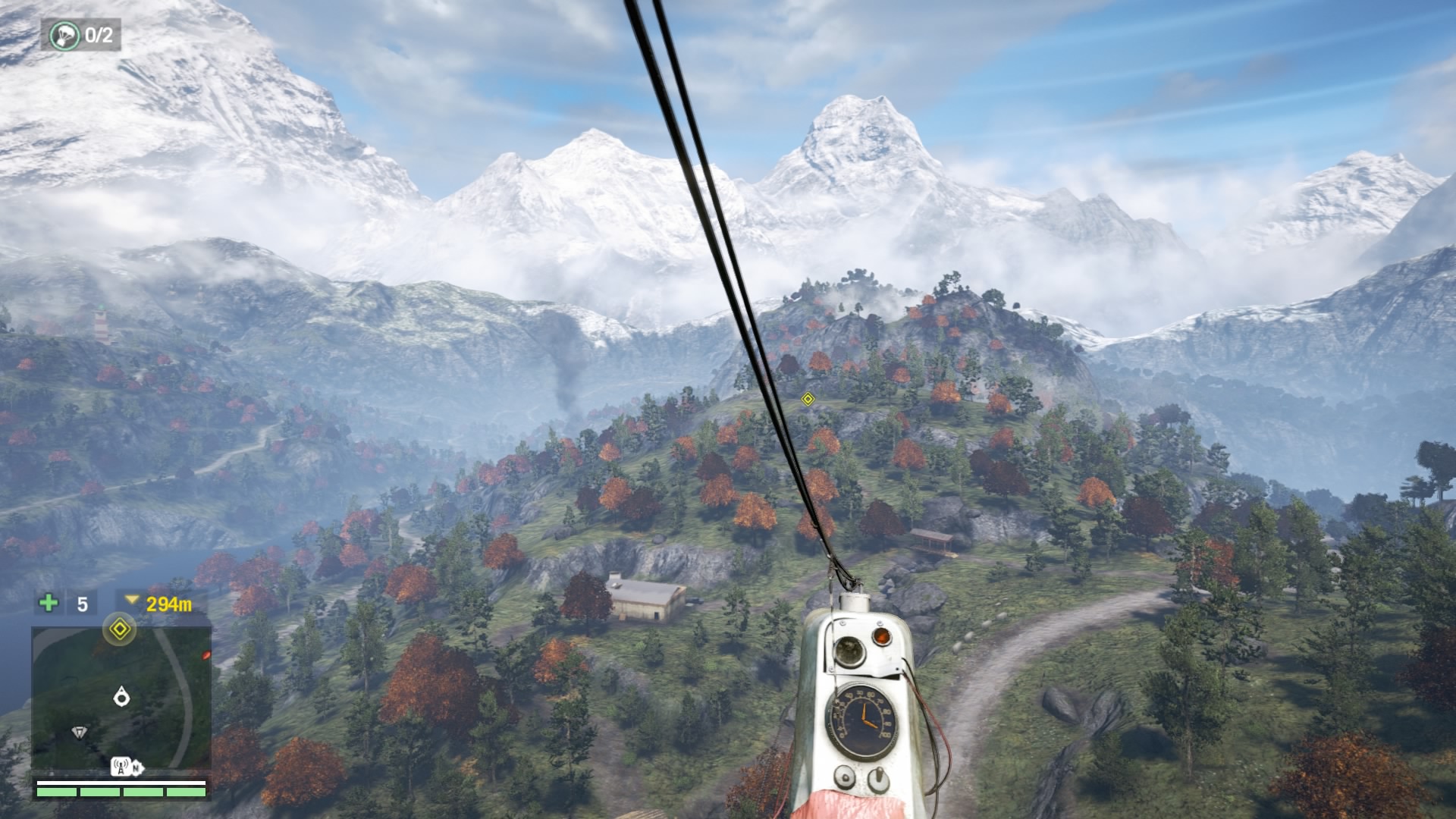The width and height of the screenshot is (1456, 819).
Task: Click the parachute supply drop objective icon
Action: pyautogui.click(x=64, y=35)
